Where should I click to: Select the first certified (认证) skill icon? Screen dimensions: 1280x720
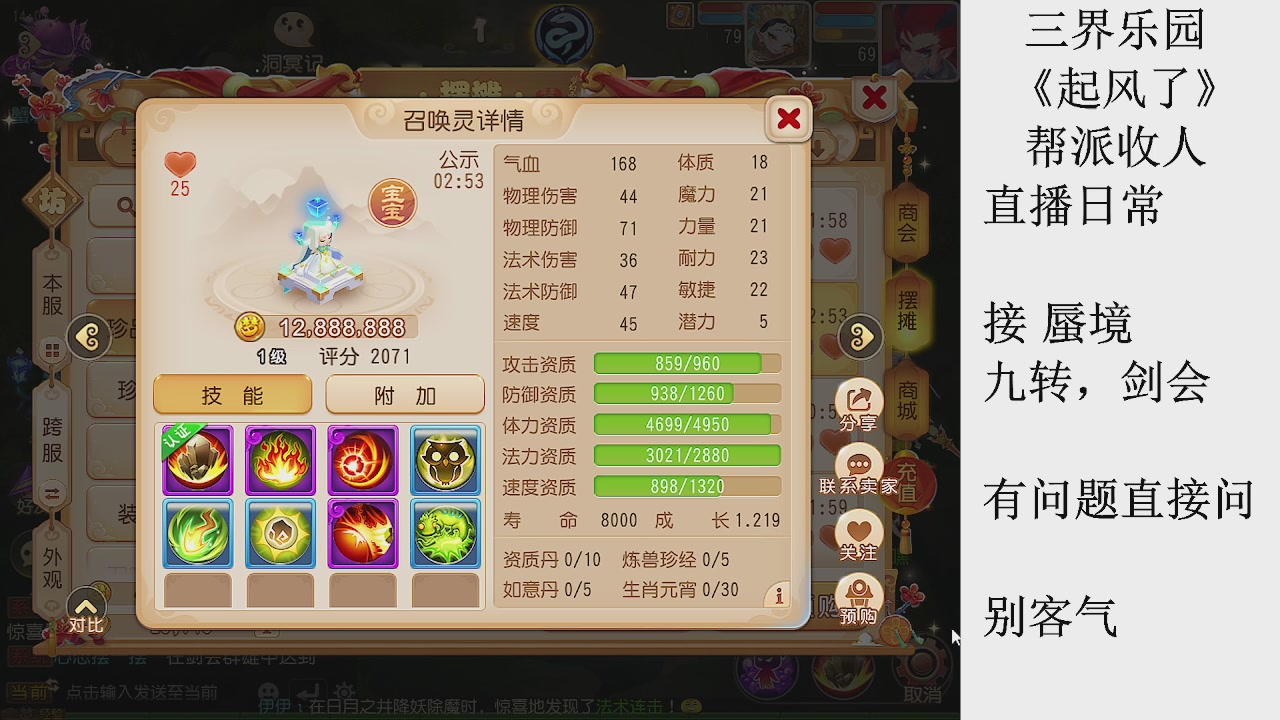197,460
